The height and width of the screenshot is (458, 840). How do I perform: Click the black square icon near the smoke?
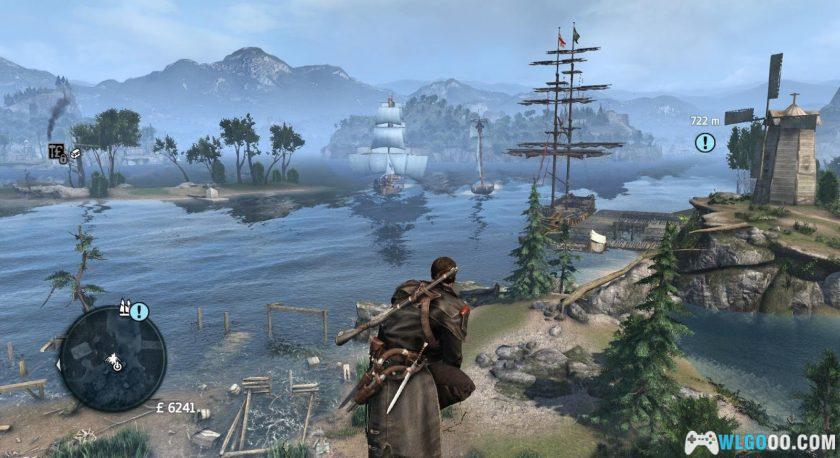point(56,152)
